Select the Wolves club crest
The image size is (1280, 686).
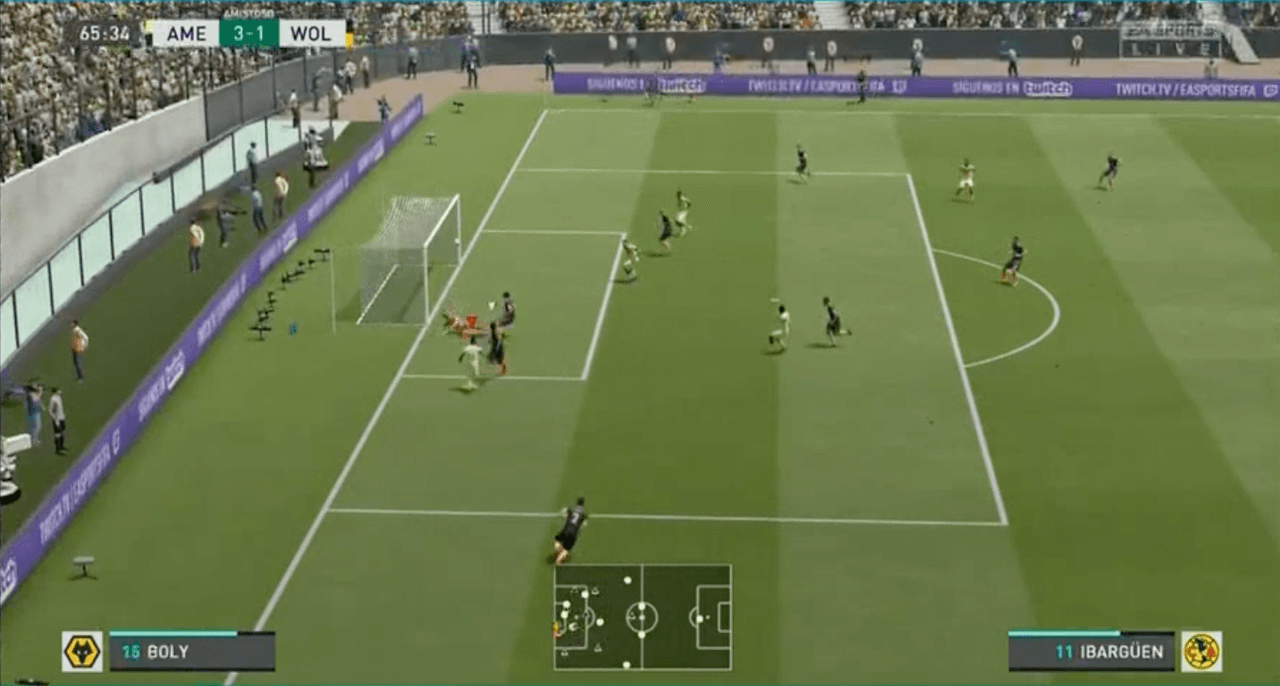click(x=82, y=652)
